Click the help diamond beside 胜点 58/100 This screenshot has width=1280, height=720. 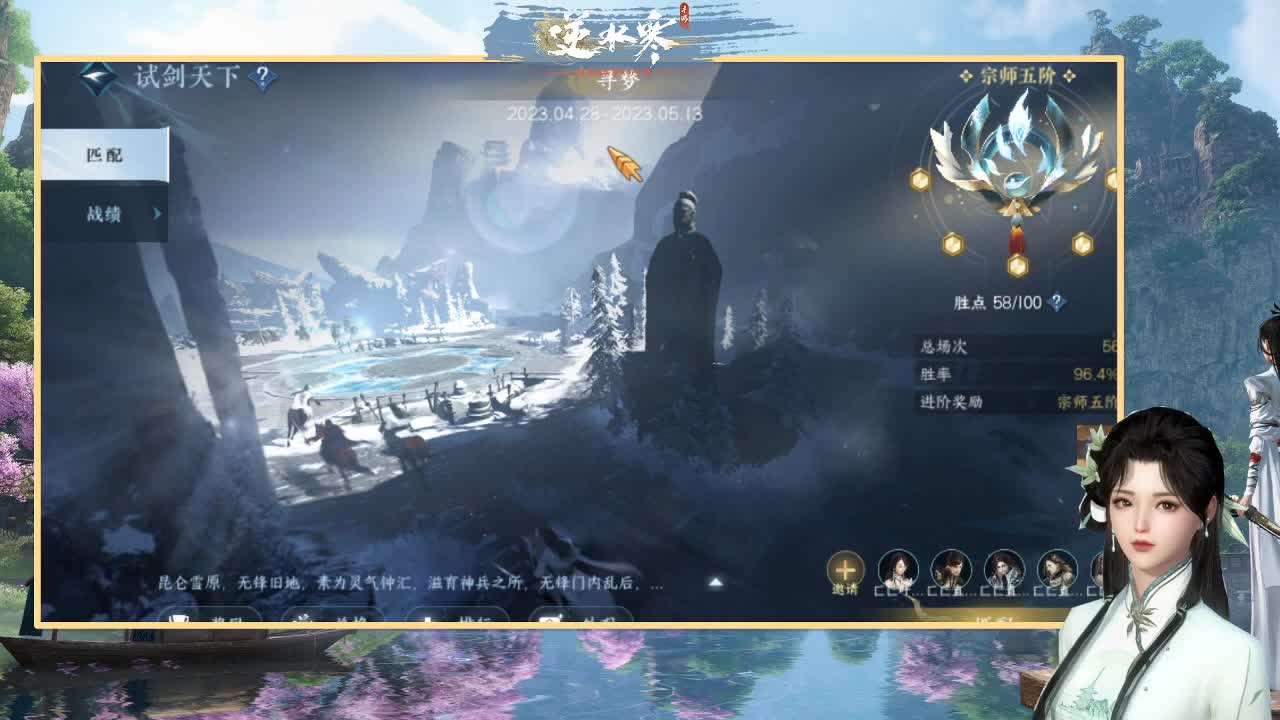coord(1056,301)
